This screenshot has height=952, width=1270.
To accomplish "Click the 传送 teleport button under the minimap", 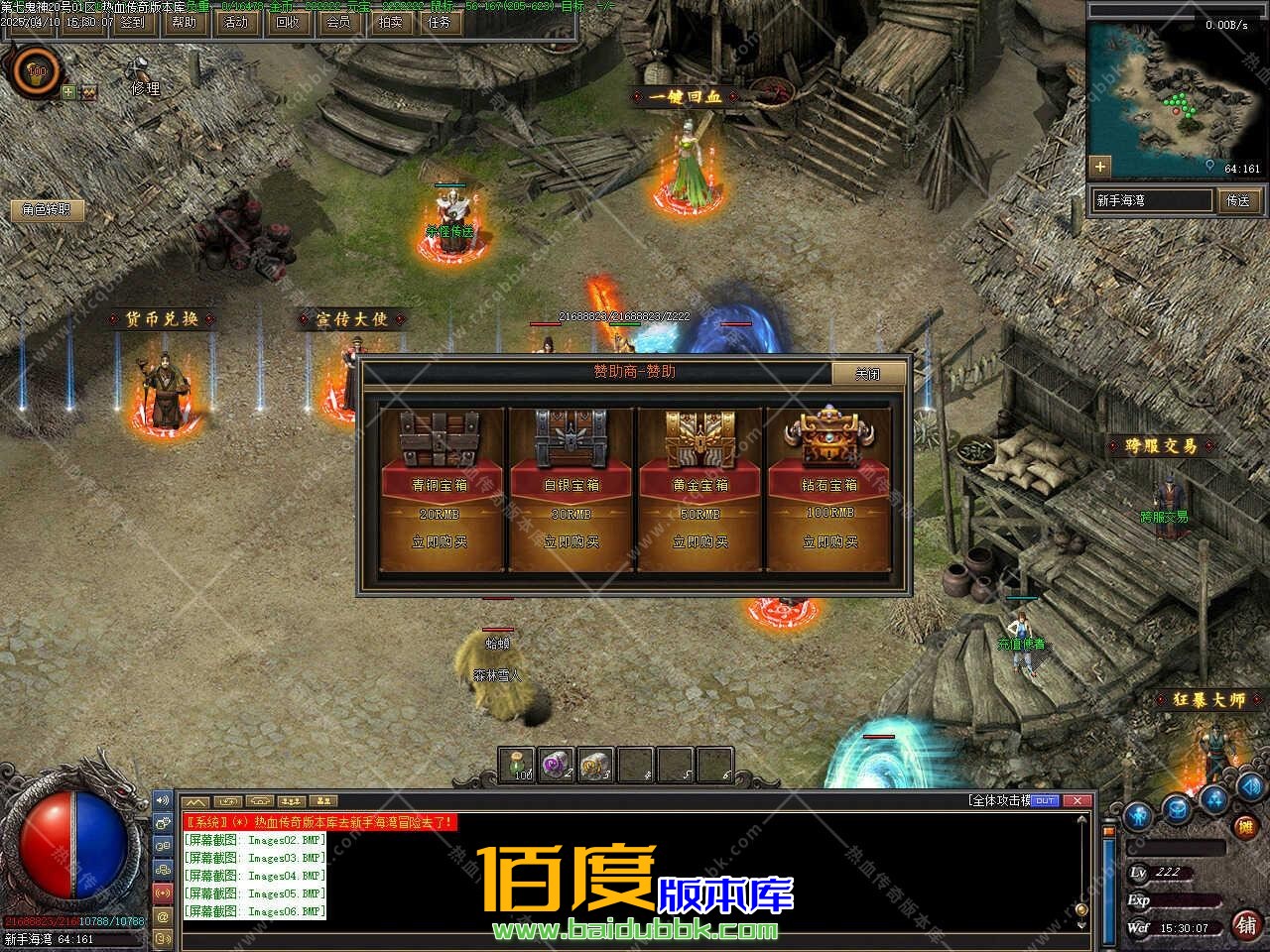I will (1238, 200).
